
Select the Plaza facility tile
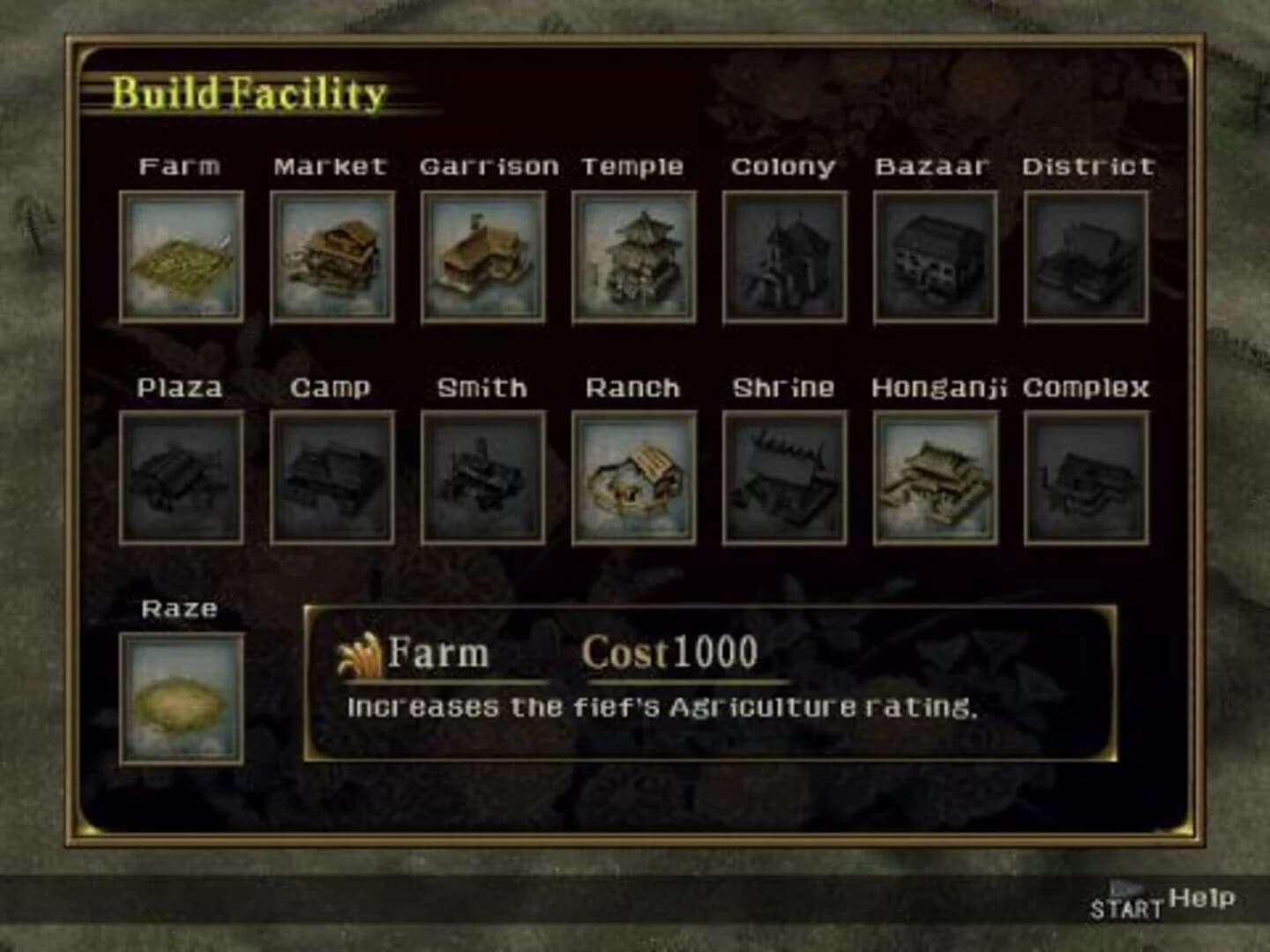point(181,477)
